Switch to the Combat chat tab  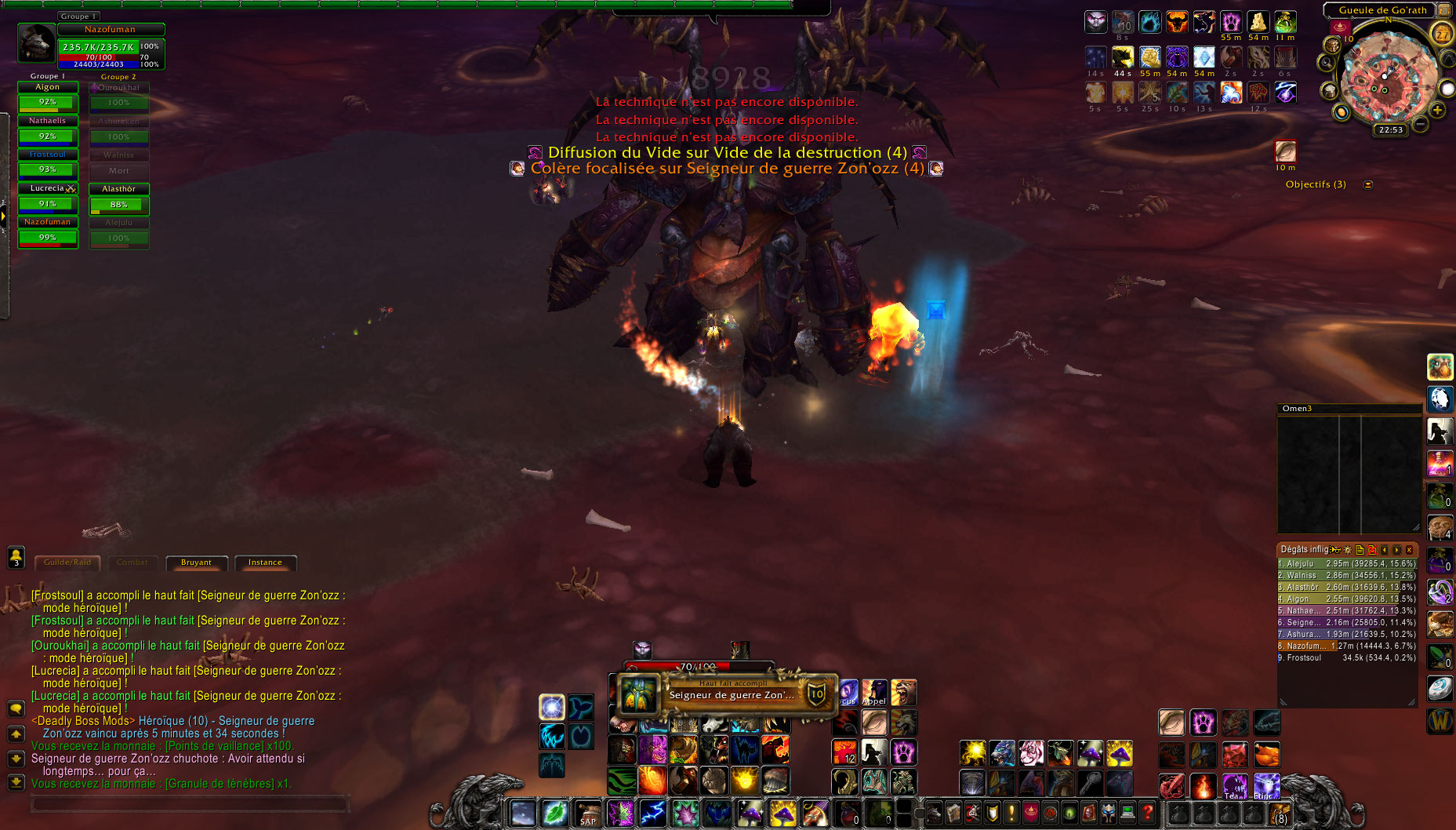click(x=132, y=562)
